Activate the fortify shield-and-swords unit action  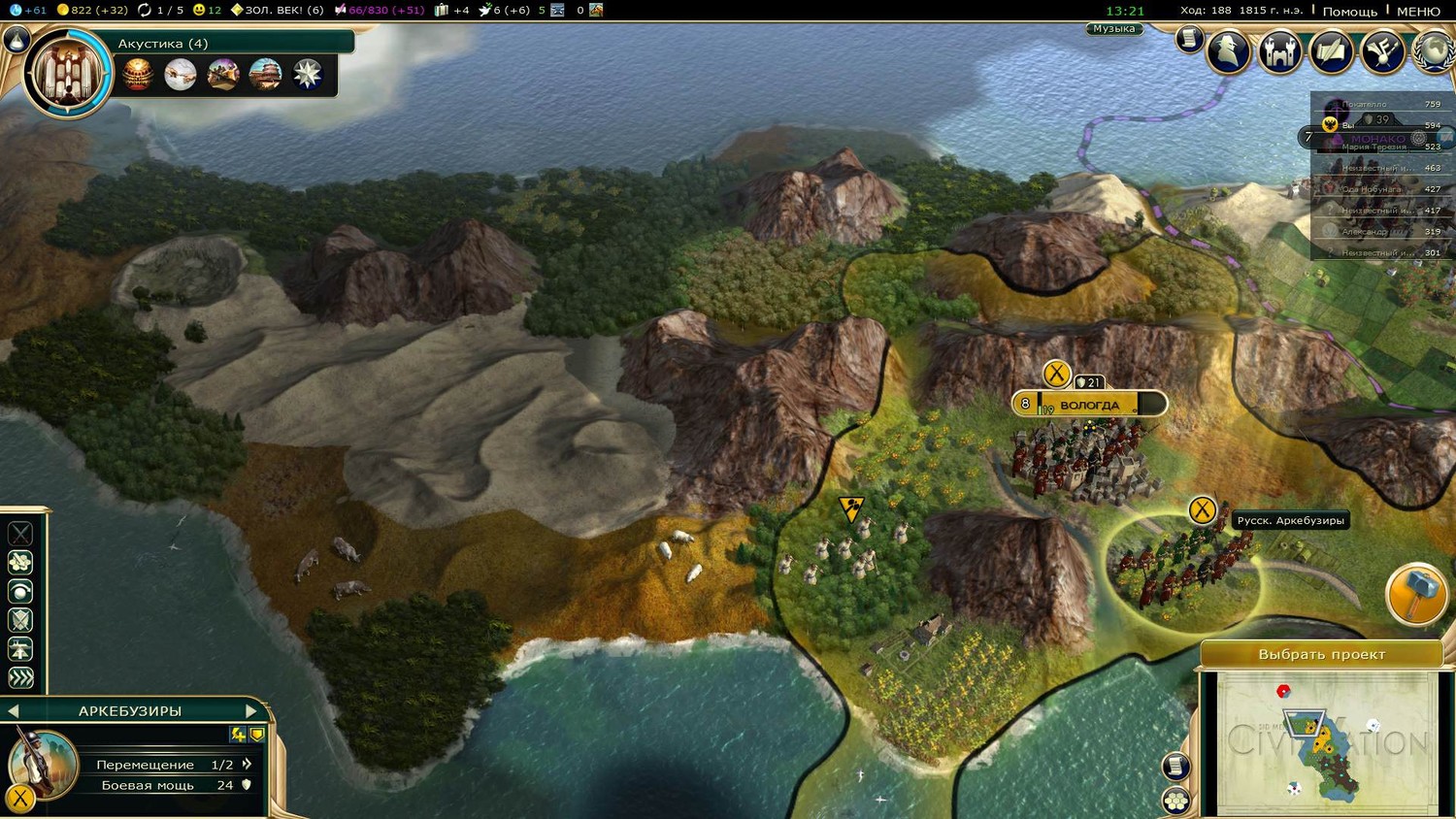tap(20, 619)
